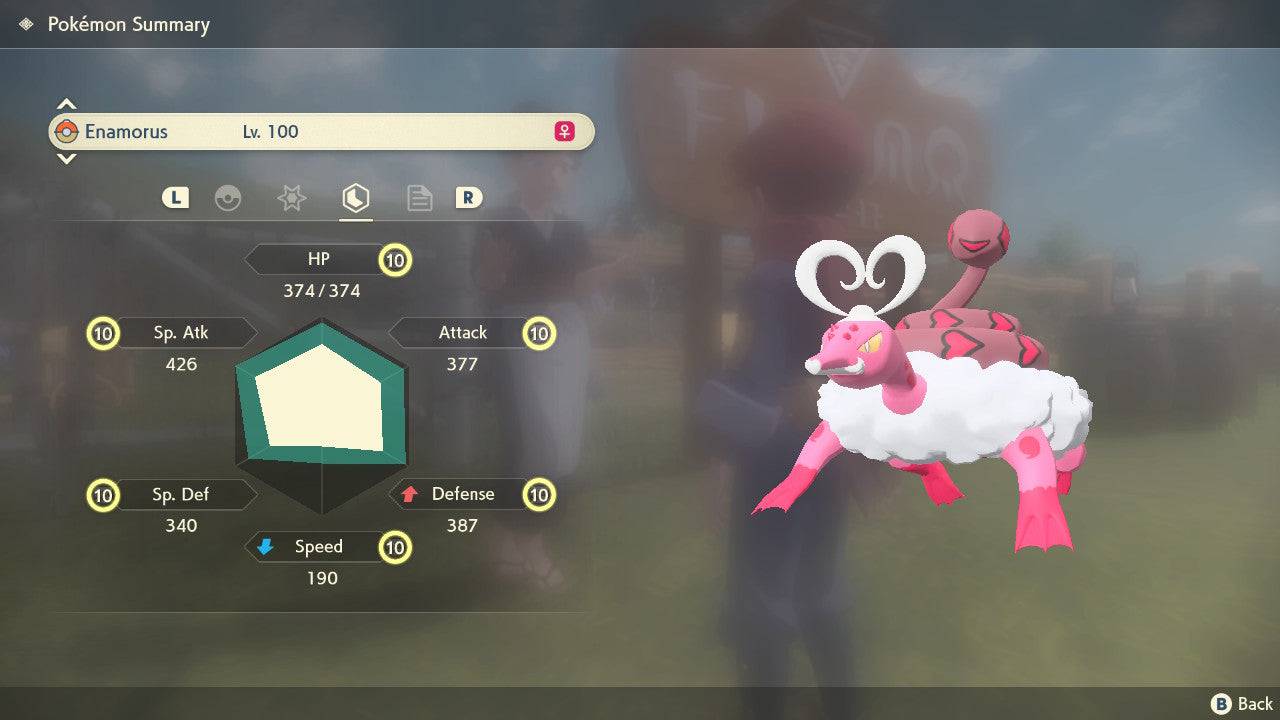Select the Sp. Def stat label
Viewport: 1280px width, 720px height.
181,494
